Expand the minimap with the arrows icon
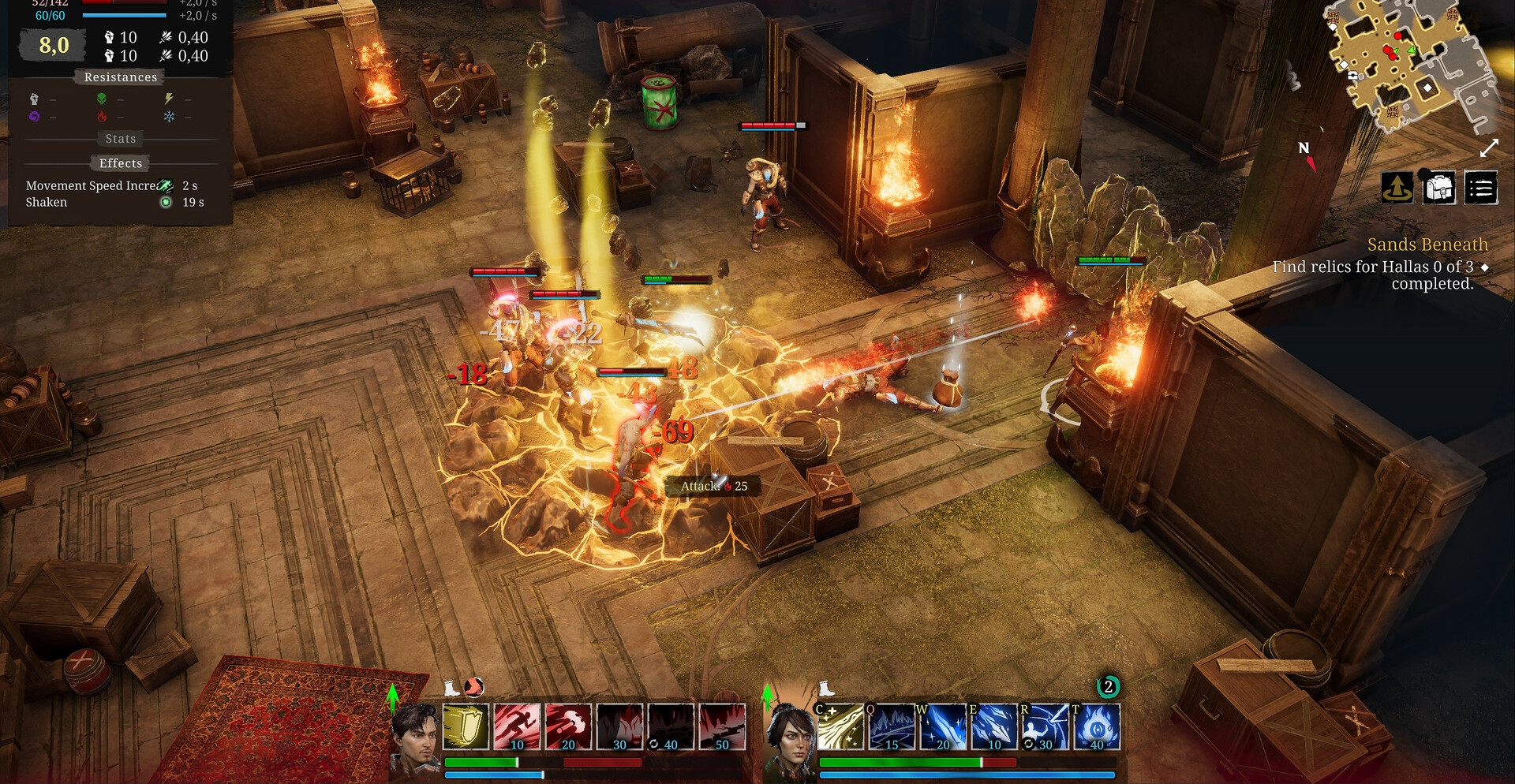Screen dimensions: 1515x784 (x=1489, y=148)
